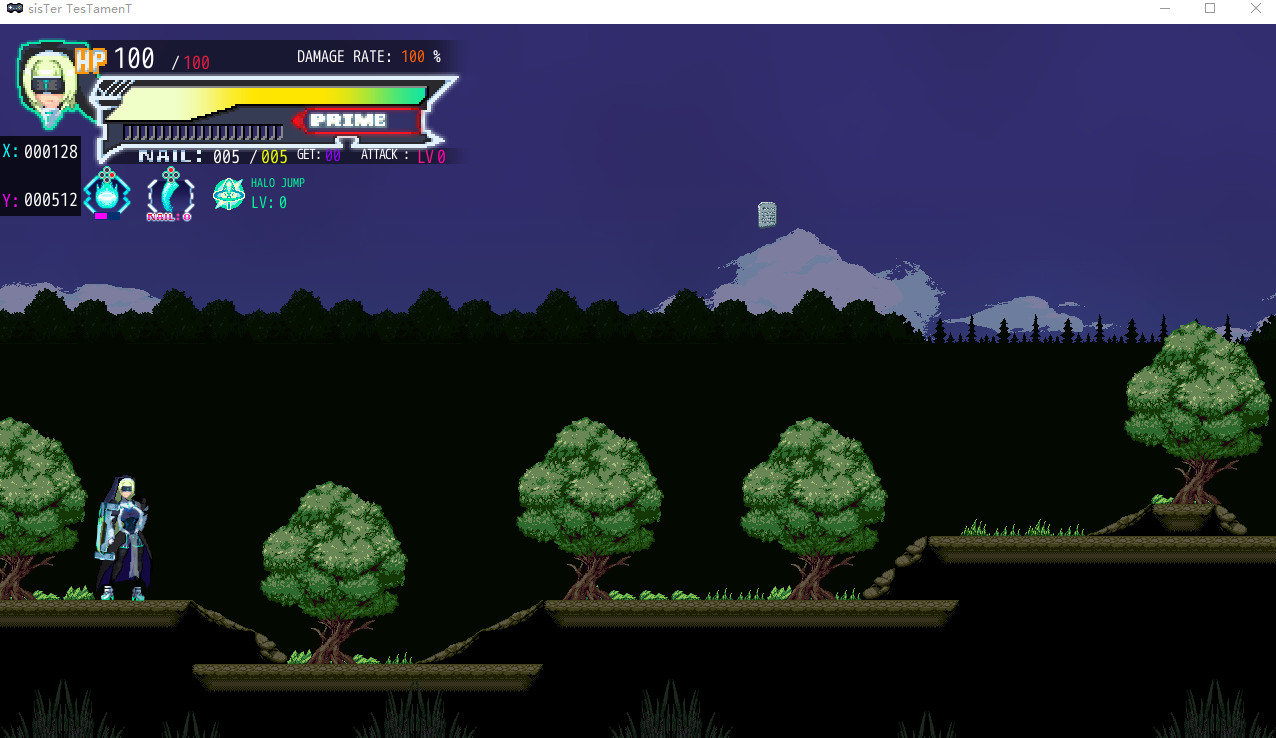
Task: Maximize the sisTer TesTamenT window
Action: click(1210, 9)
